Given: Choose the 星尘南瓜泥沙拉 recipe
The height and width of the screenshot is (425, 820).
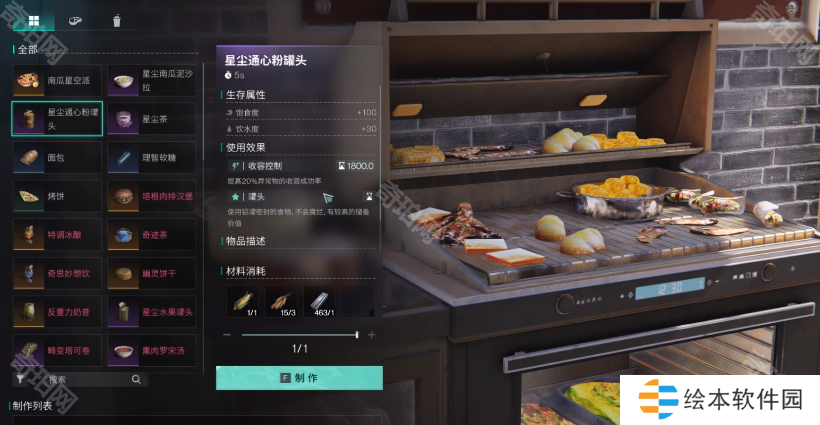Looking at the screenshot, I should coord(150,81).
